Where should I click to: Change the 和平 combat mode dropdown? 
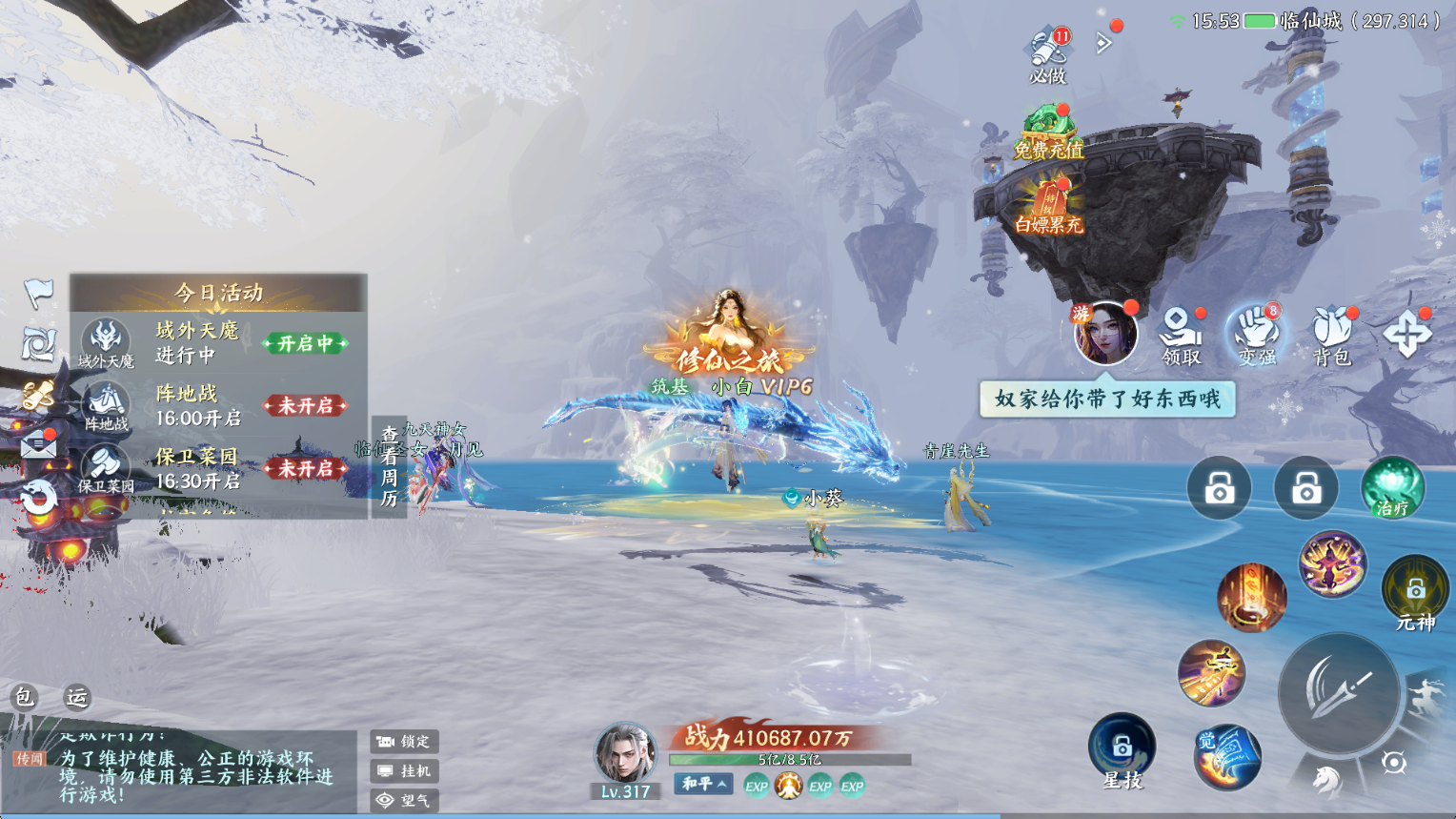[704, 784]
